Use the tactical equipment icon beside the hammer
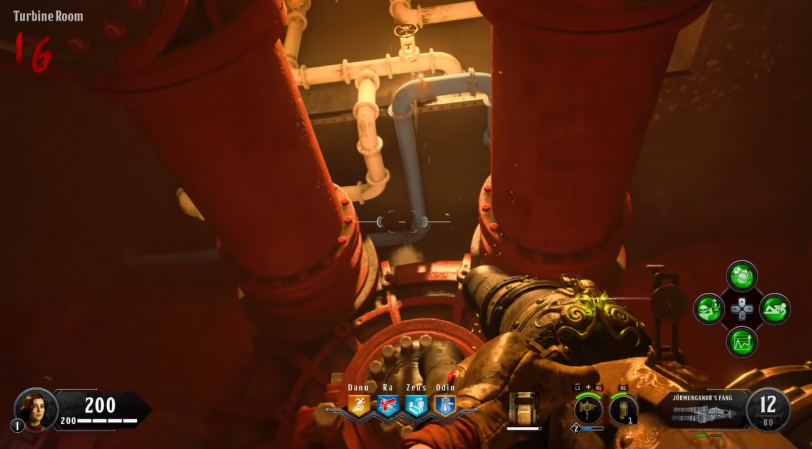Image resolution: width=812 pixels, height=449 pixels. 624,408
